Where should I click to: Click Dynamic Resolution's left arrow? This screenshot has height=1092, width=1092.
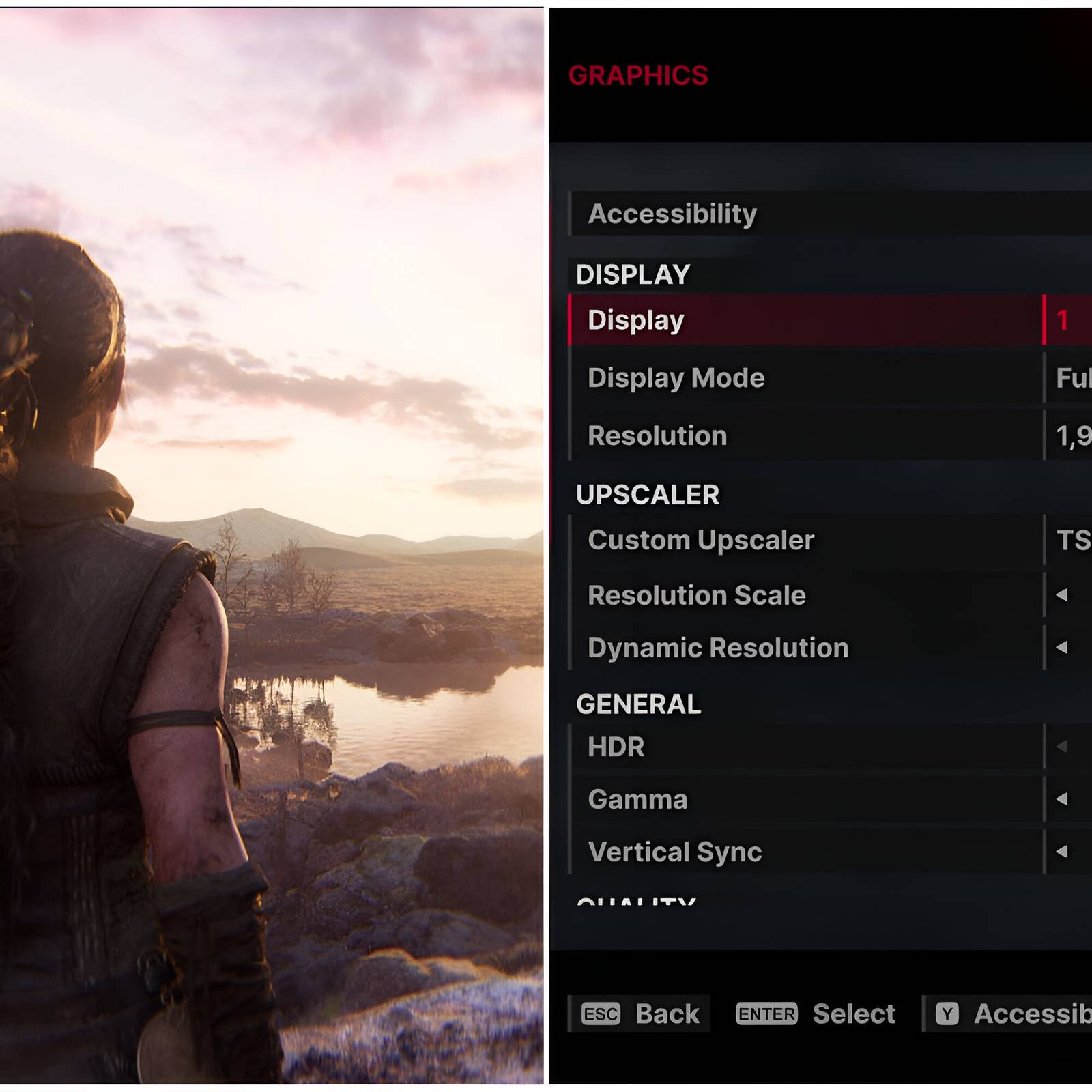pyautogui.click(x=1061, y=647)
